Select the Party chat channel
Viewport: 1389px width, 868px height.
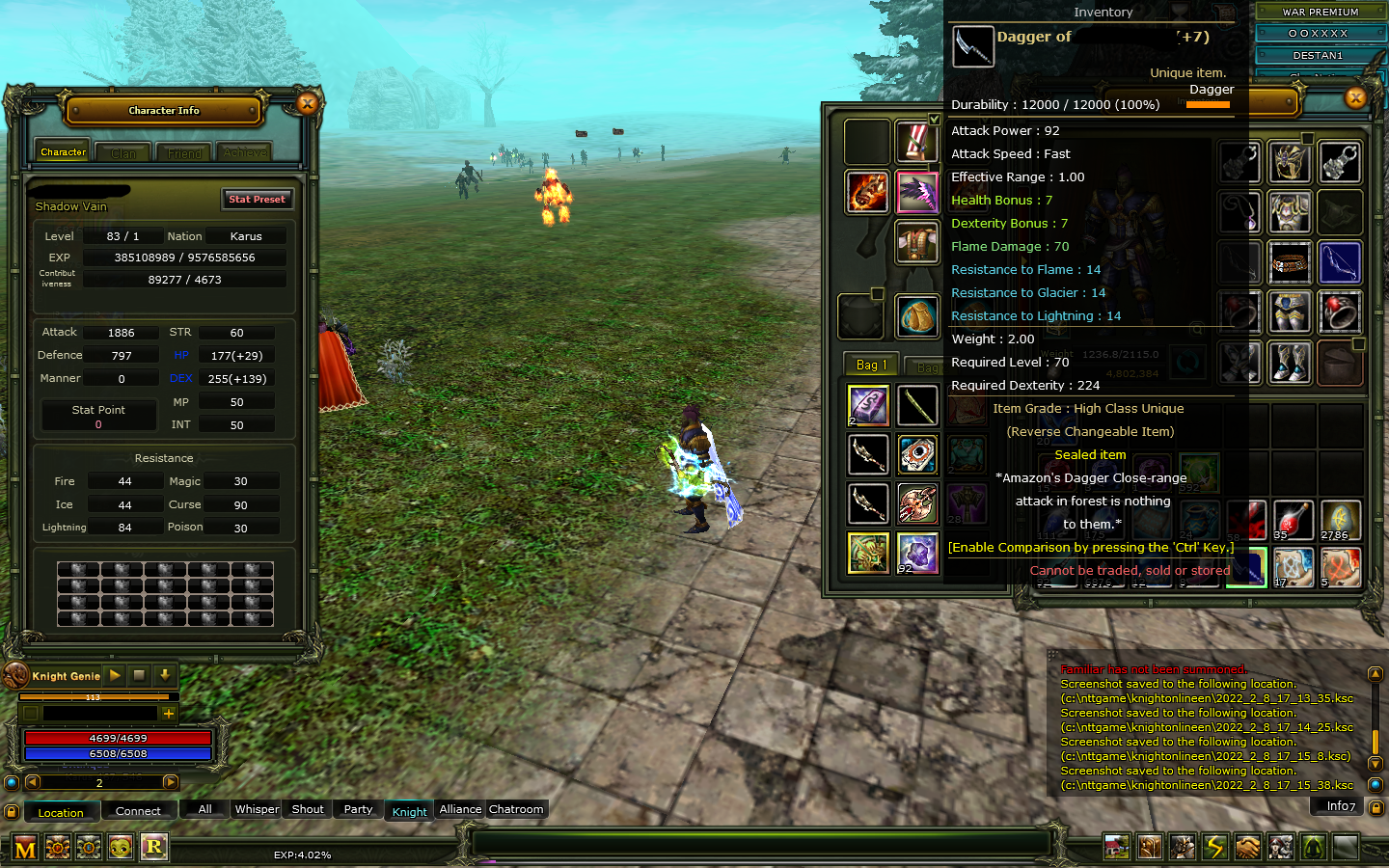click(x=358, y=809)
